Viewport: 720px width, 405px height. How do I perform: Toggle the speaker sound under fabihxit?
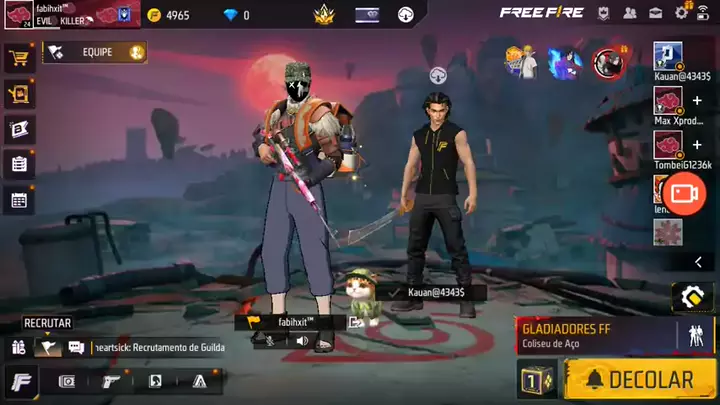click(x=301, y=341)
